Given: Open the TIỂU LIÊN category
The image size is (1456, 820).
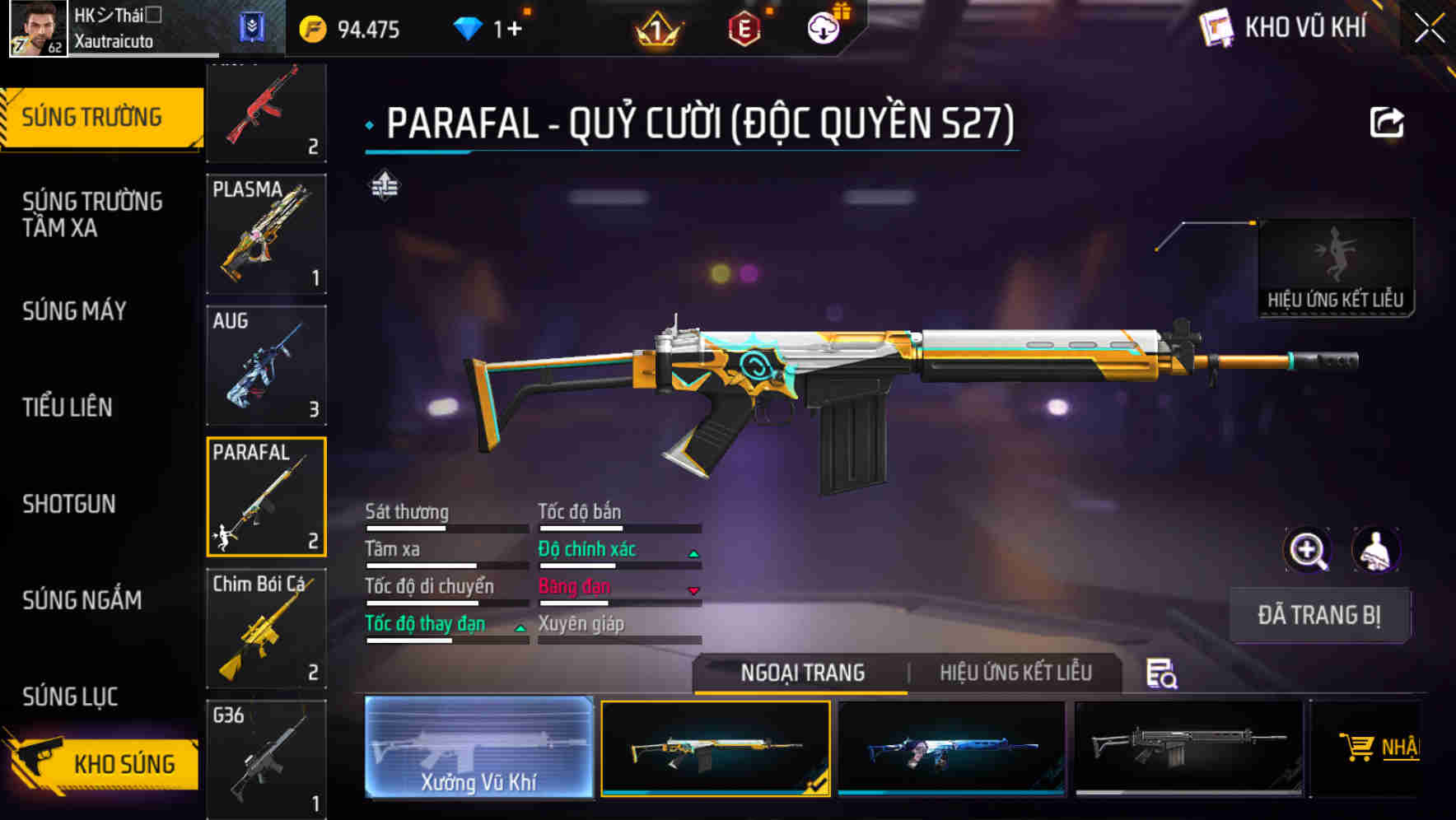Looking at the screenshot, I should point(69,408).
